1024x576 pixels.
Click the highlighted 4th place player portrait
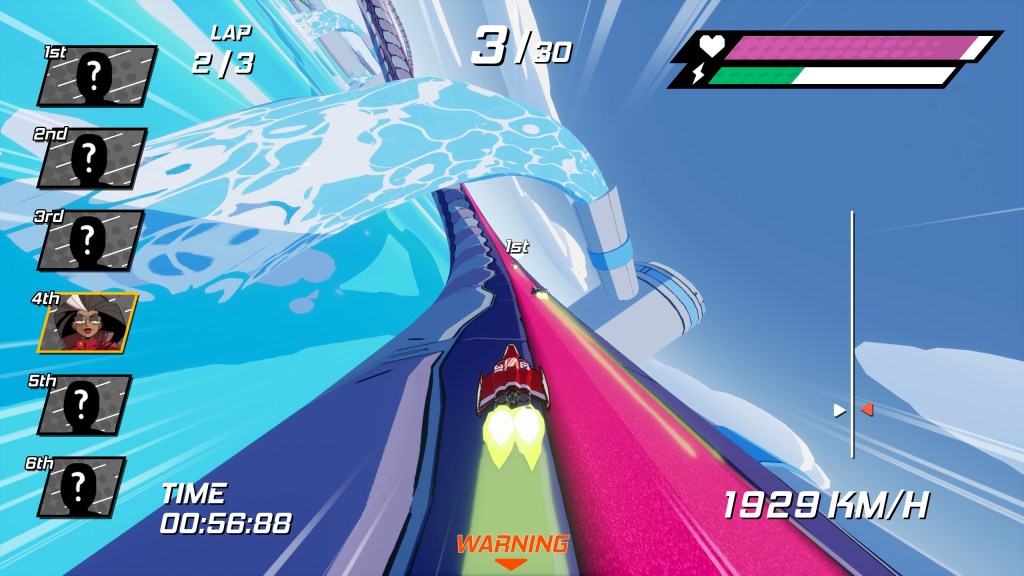pos(88,323)
